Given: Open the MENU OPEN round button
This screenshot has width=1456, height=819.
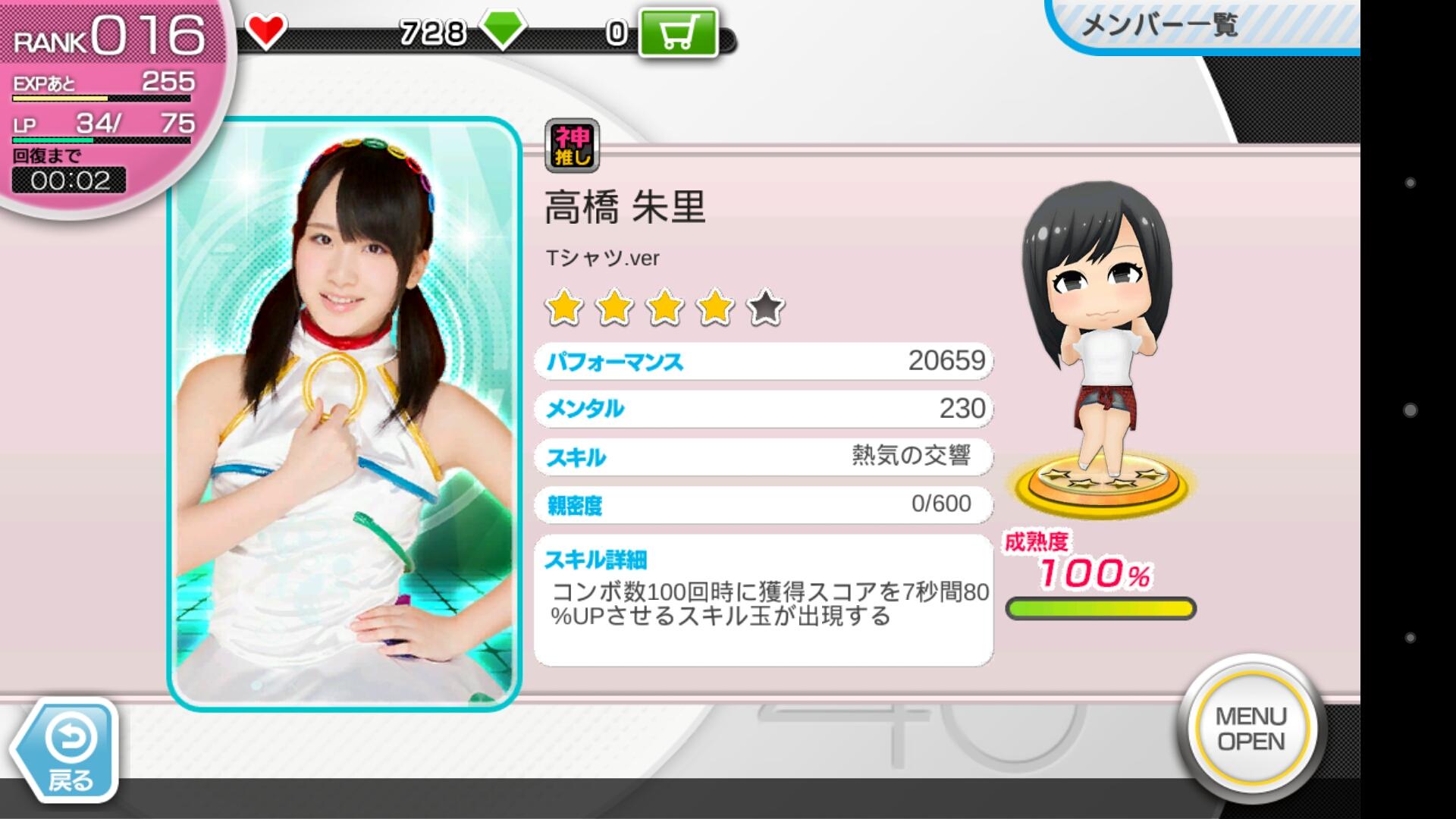Looking at the screenshot, I should tap(1251, 728).
